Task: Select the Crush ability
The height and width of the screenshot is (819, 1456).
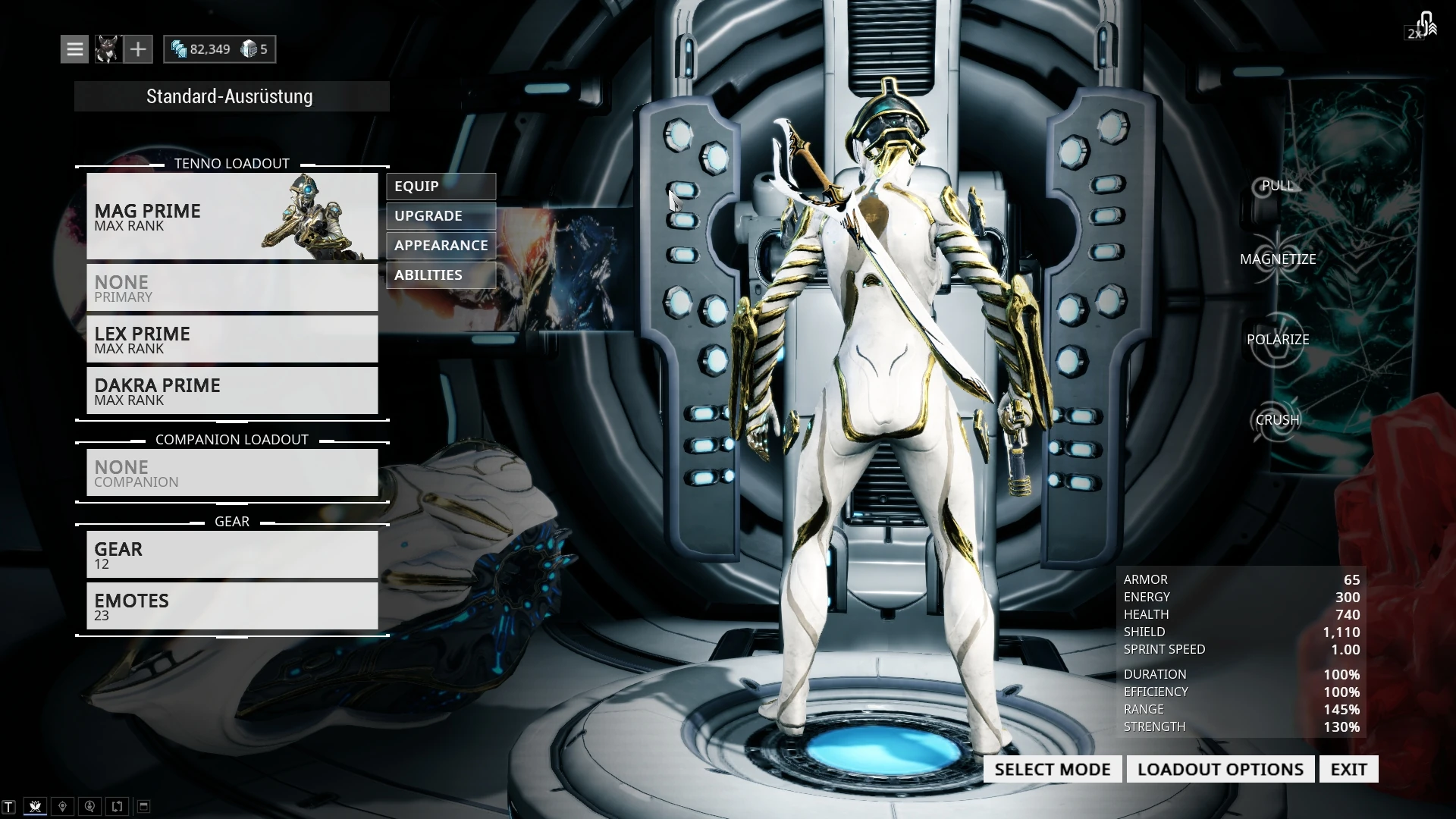Action: tap(1278, 420)
